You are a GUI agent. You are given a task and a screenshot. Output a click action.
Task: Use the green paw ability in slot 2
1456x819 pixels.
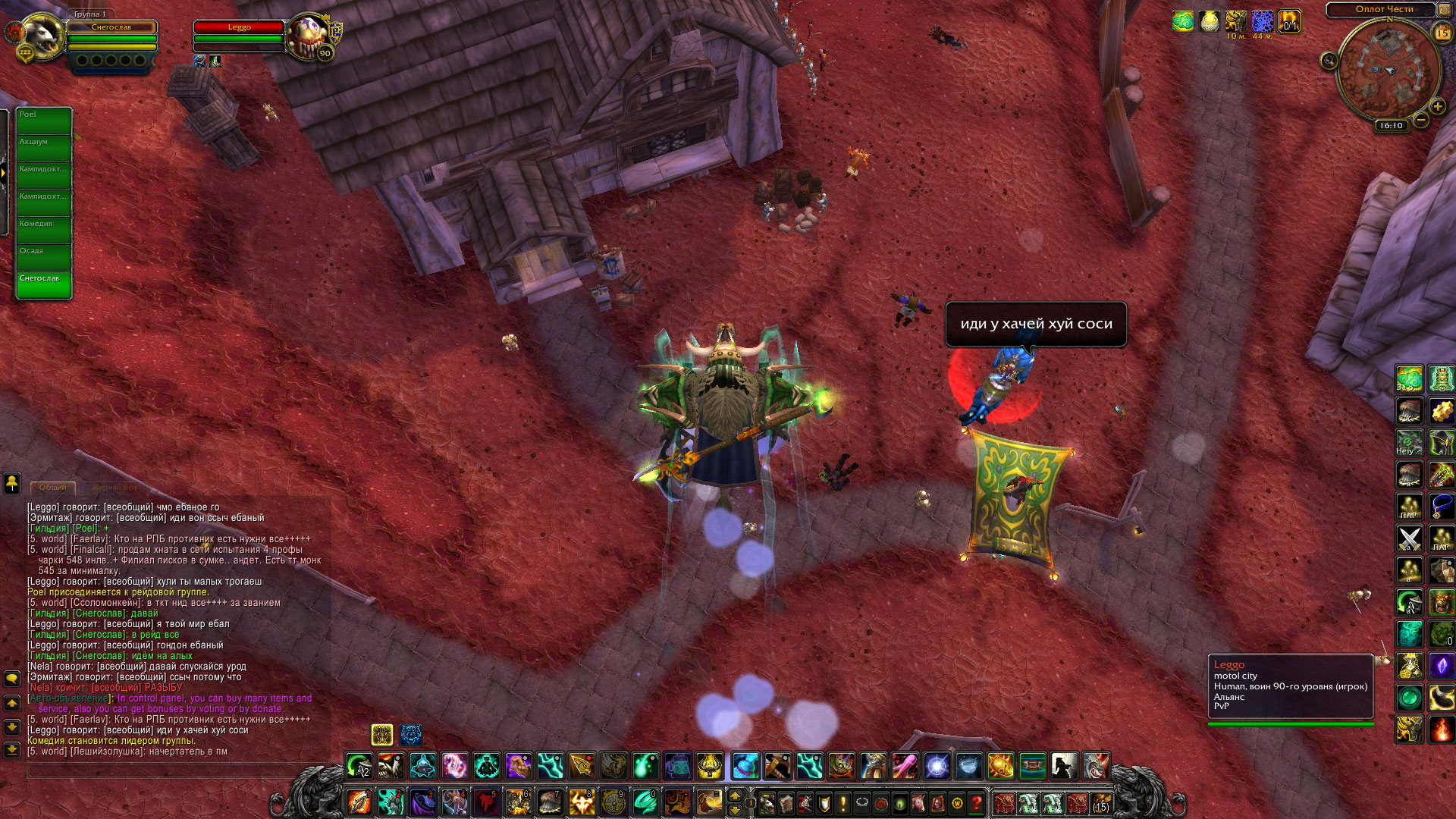tap(391, 801)
